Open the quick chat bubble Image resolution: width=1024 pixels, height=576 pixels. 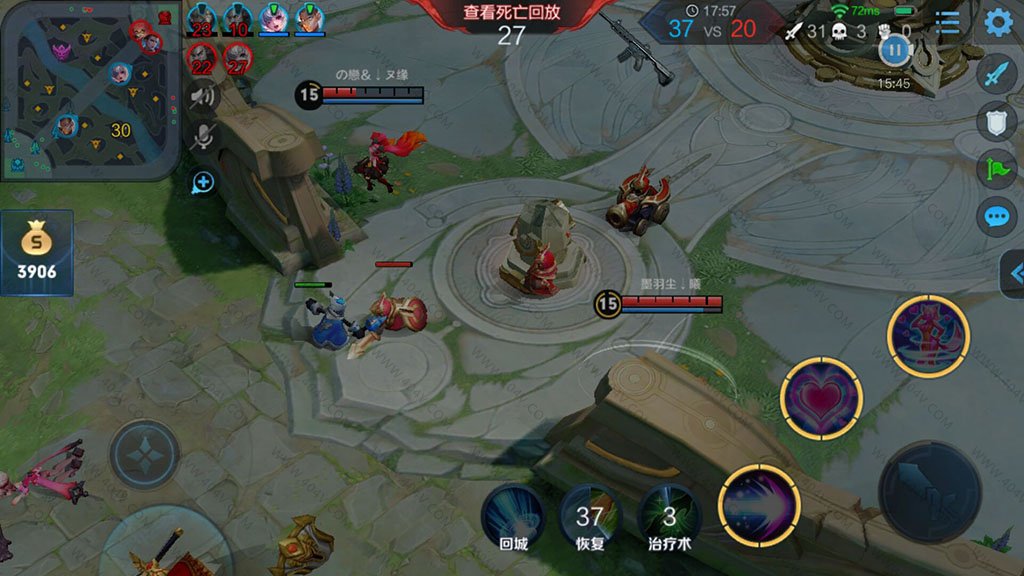coord(996,216)
